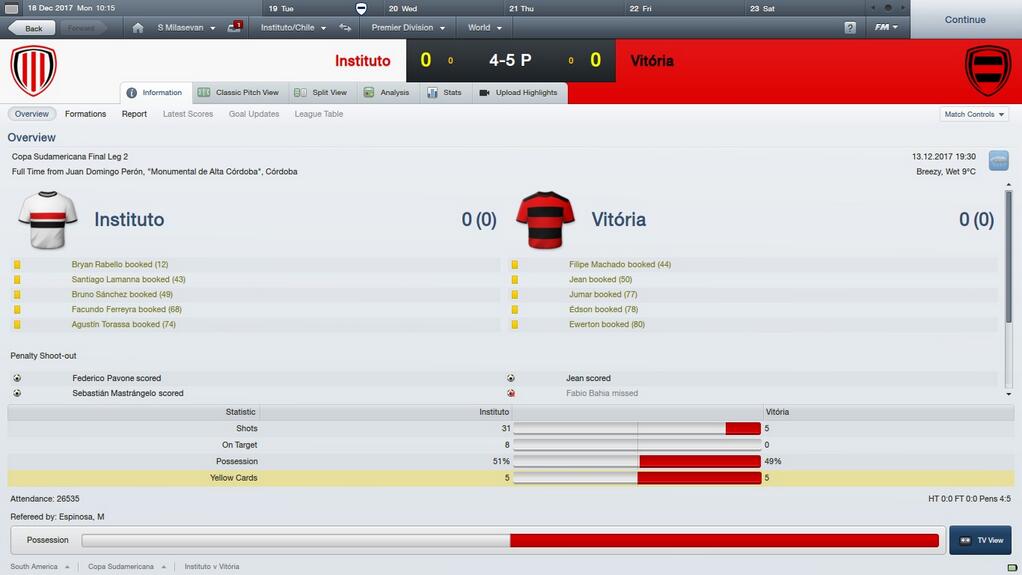The image size is (1022, 575).
Task: Open the Premier Division menu
Action: tap(407, 28)
